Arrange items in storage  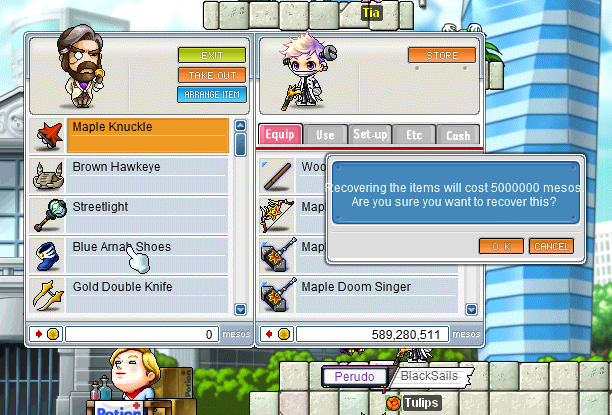pyautogui.click(x=211, y=95)
